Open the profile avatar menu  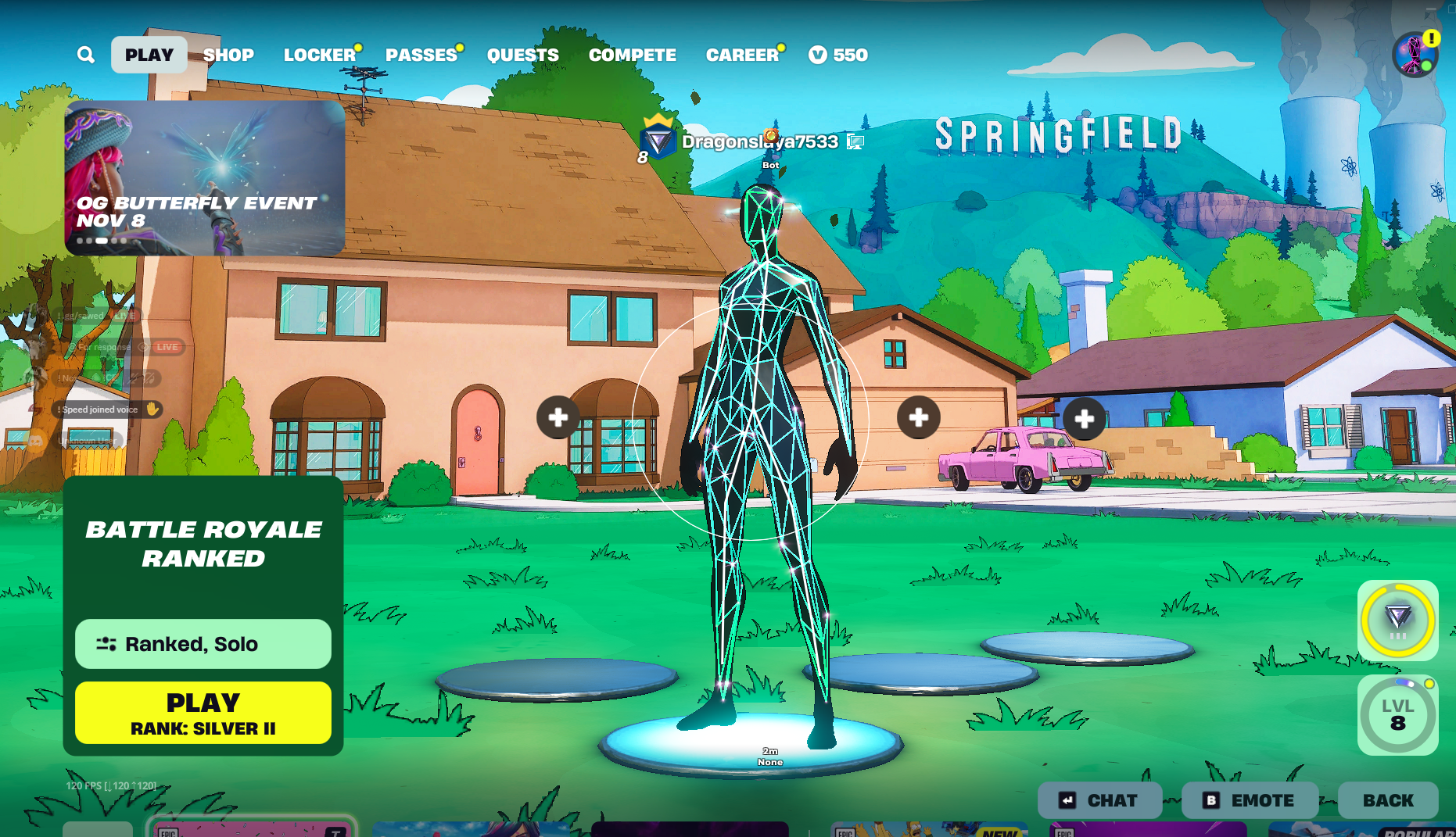[1415, 55]
